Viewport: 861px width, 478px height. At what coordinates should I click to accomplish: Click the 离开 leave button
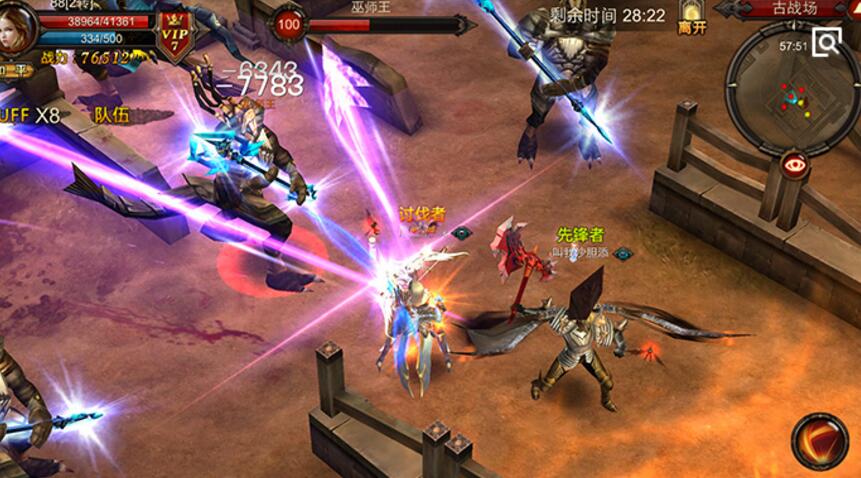(692, 18)
